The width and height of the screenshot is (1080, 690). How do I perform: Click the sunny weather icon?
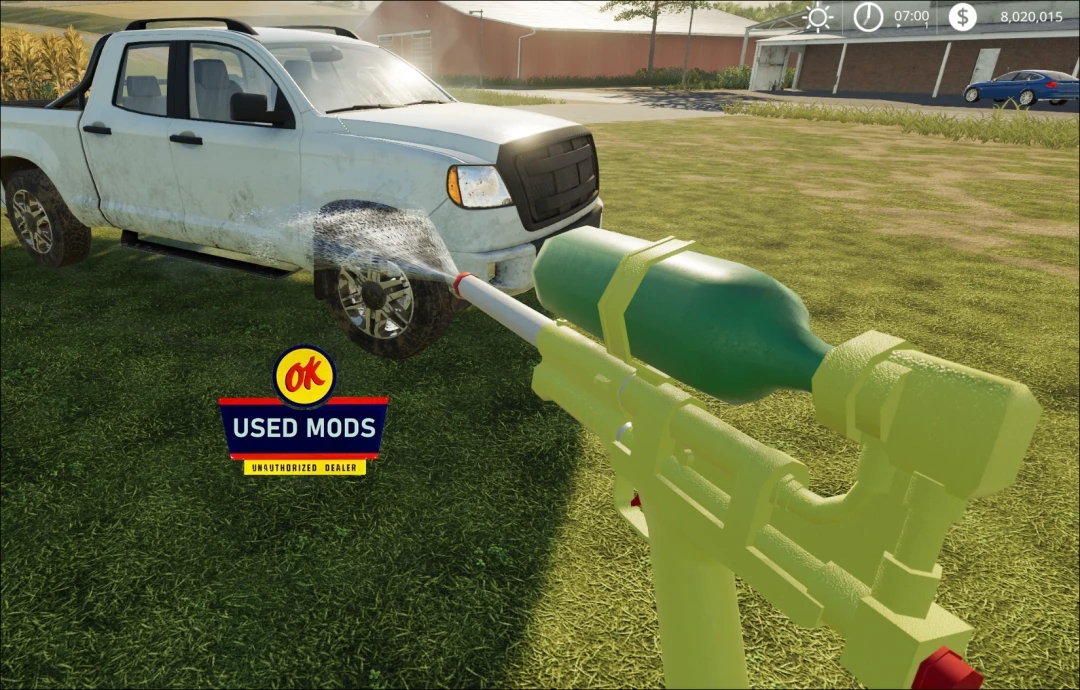[x=819, y=17]
